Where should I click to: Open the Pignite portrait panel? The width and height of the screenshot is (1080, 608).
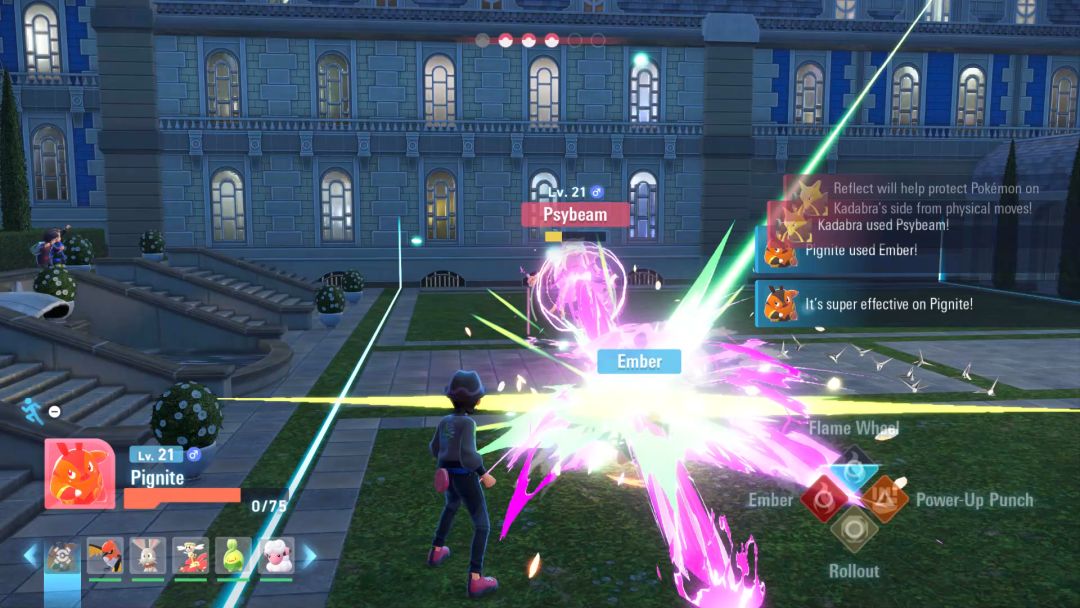coord(79,473)
